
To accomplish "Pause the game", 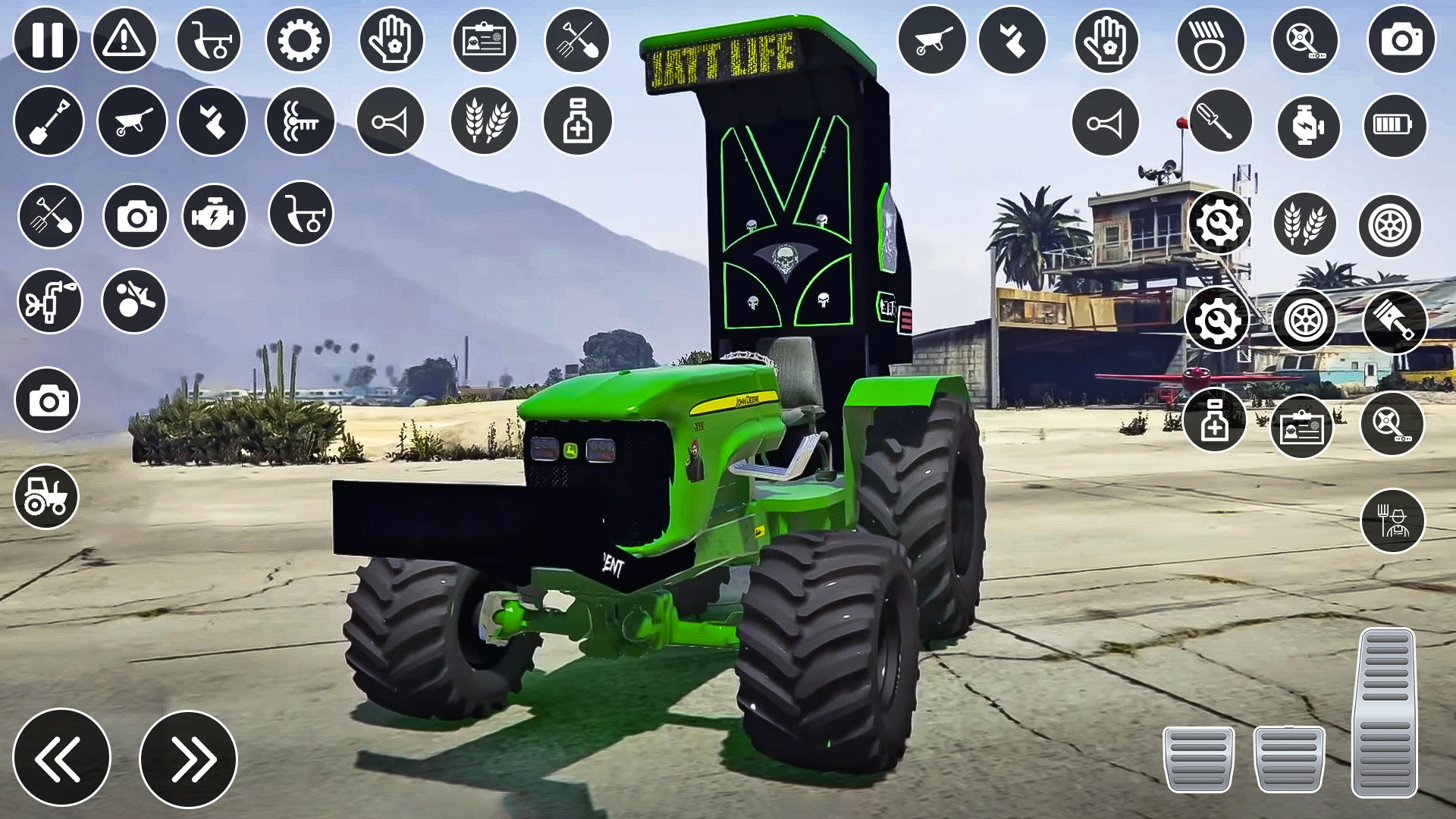I will pos(45,42).
